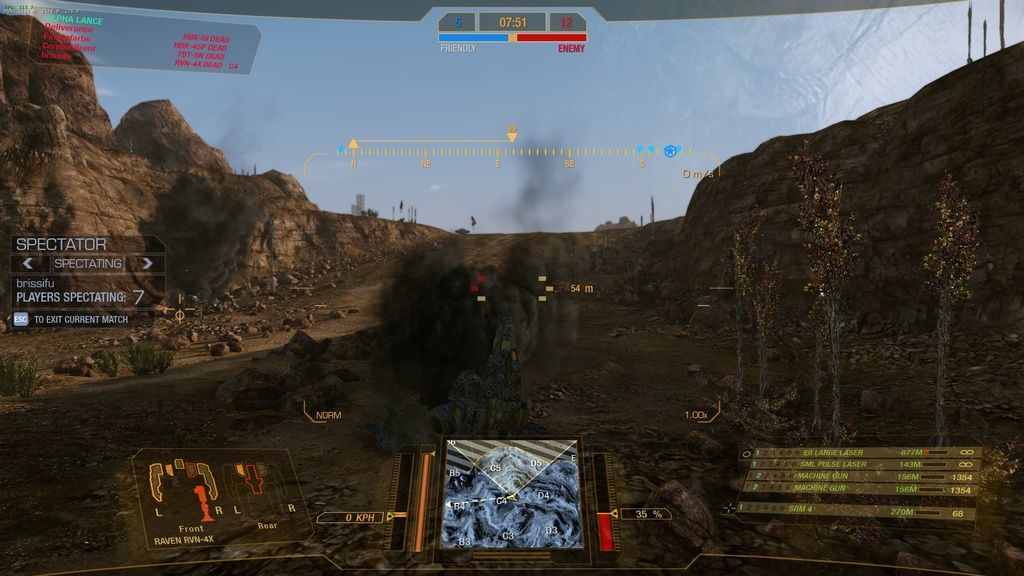Switch to the previous spectated player
The height and width of the screenshot is (576, 1024).
(29, 263)
